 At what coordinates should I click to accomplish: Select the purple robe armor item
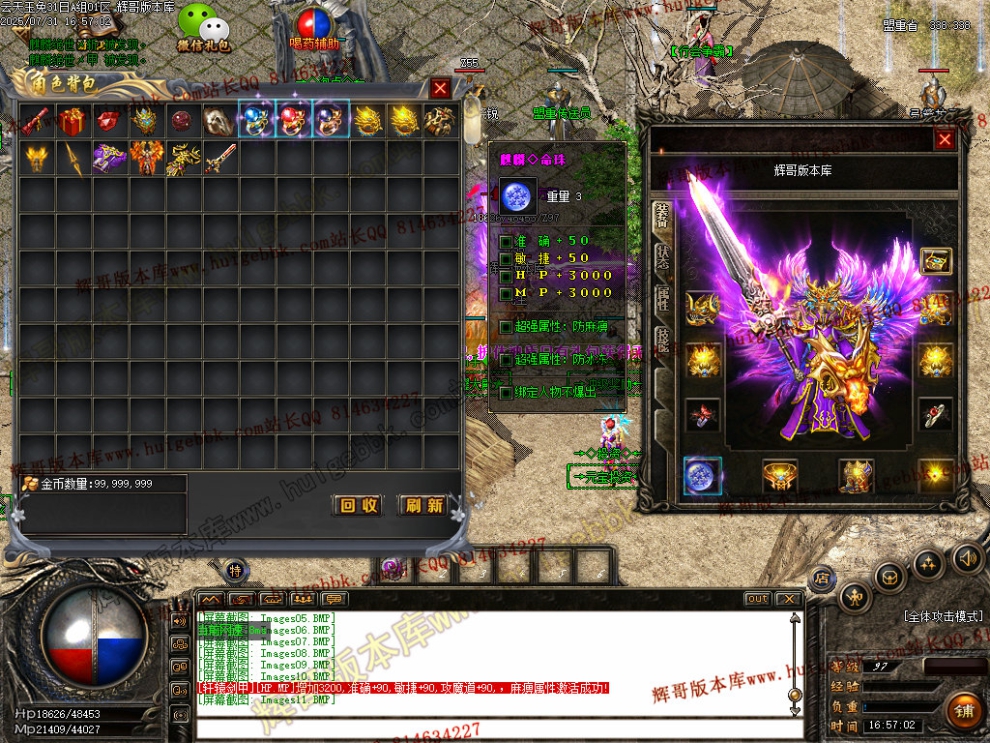[109, 158]
